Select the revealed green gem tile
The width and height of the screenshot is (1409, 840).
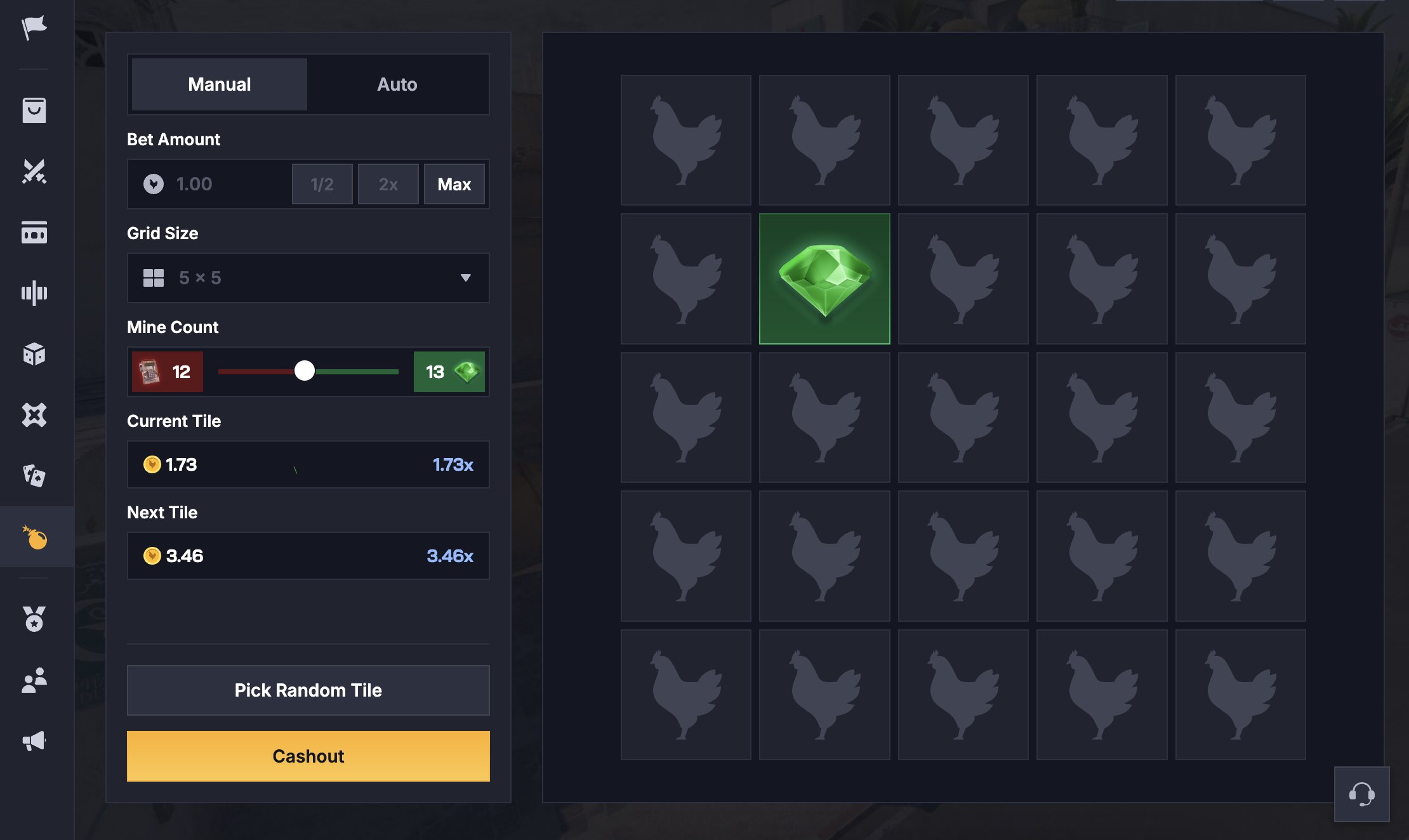click(824, 279)
